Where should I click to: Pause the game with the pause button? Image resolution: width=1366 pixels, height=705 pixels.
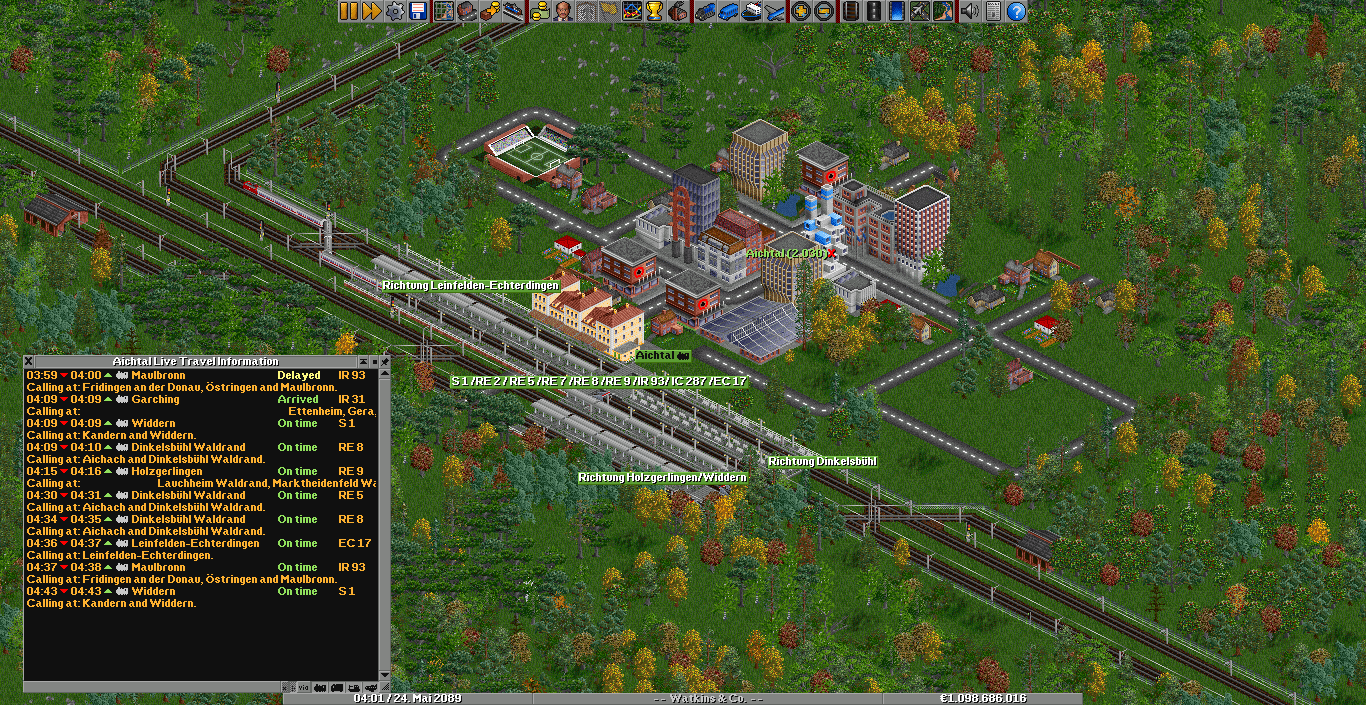point(348,11)
